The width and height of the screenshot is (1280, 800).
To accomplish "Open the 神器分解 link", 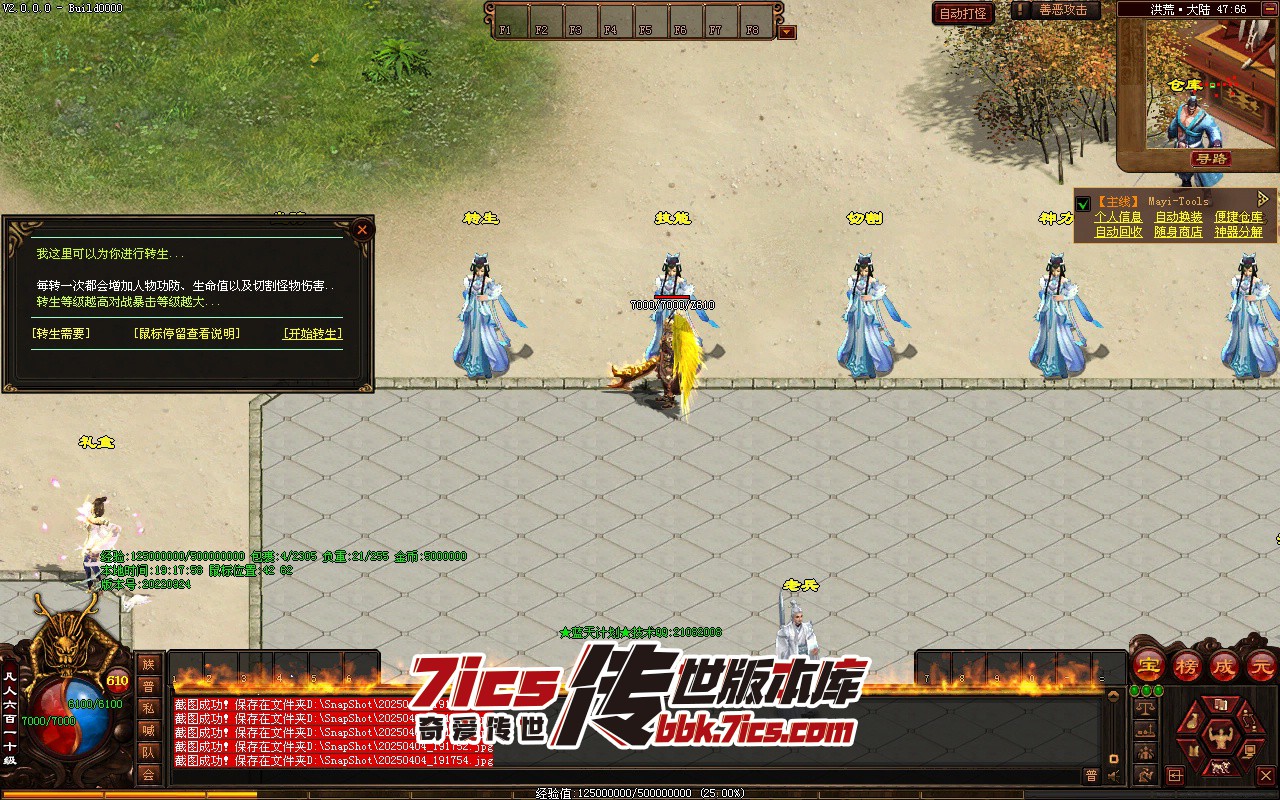I will [1239, 232].
